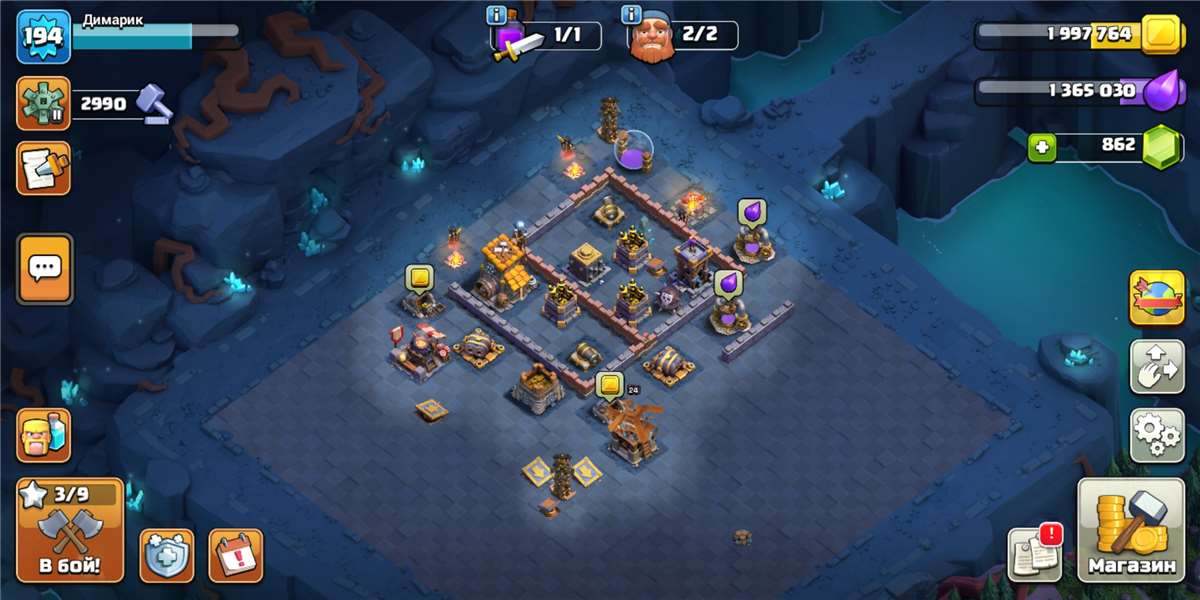Click the player level 194 badge
Image resolution: width=1200 pixels, height=600 pixels.
point(43,36)
